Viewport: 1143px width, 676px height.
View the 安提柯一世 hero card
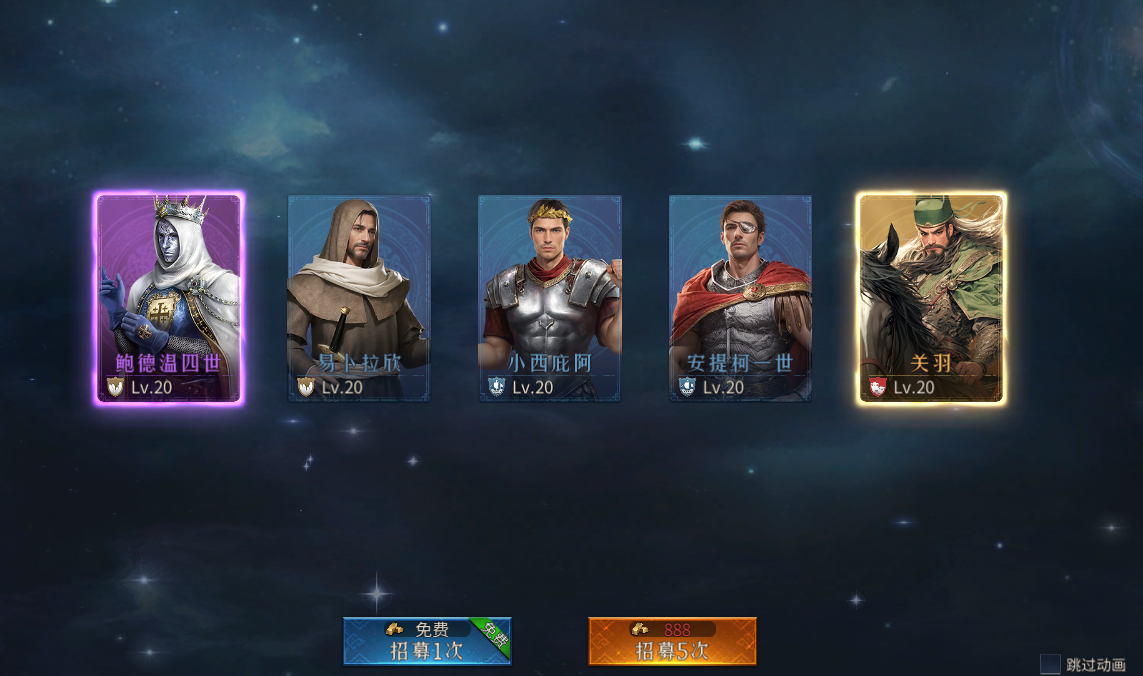click(740, 298)
